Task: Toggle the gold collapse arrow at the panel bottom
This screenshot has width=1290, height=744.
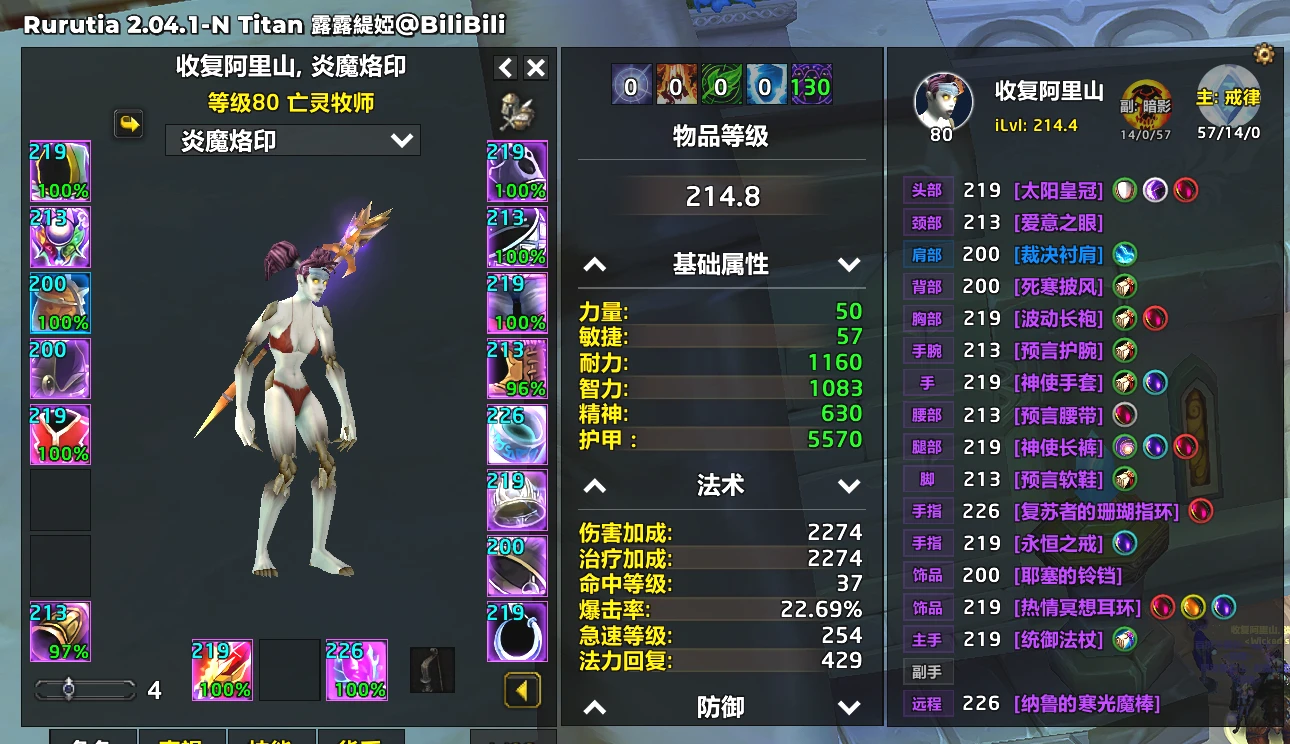Action: click(x=520, y=690)
